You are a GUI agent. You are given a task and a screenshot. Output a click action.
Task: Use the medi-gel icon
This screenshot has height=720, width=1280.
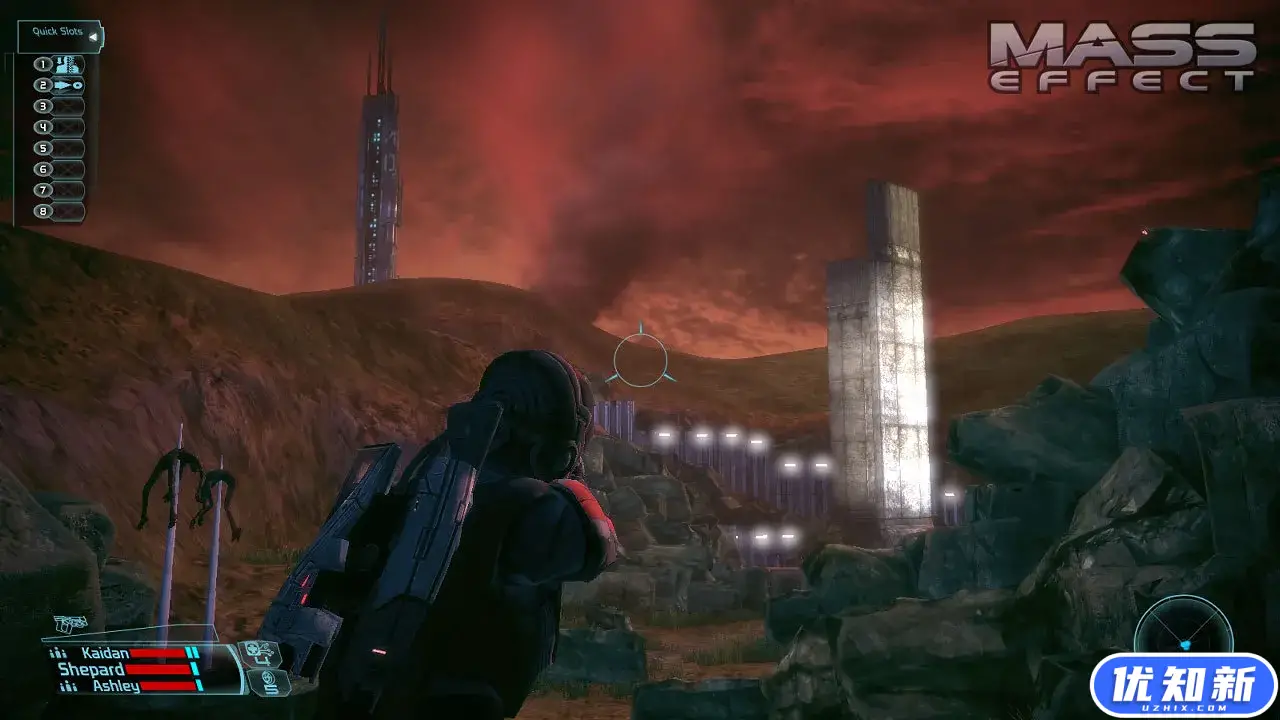coord(262,652)
